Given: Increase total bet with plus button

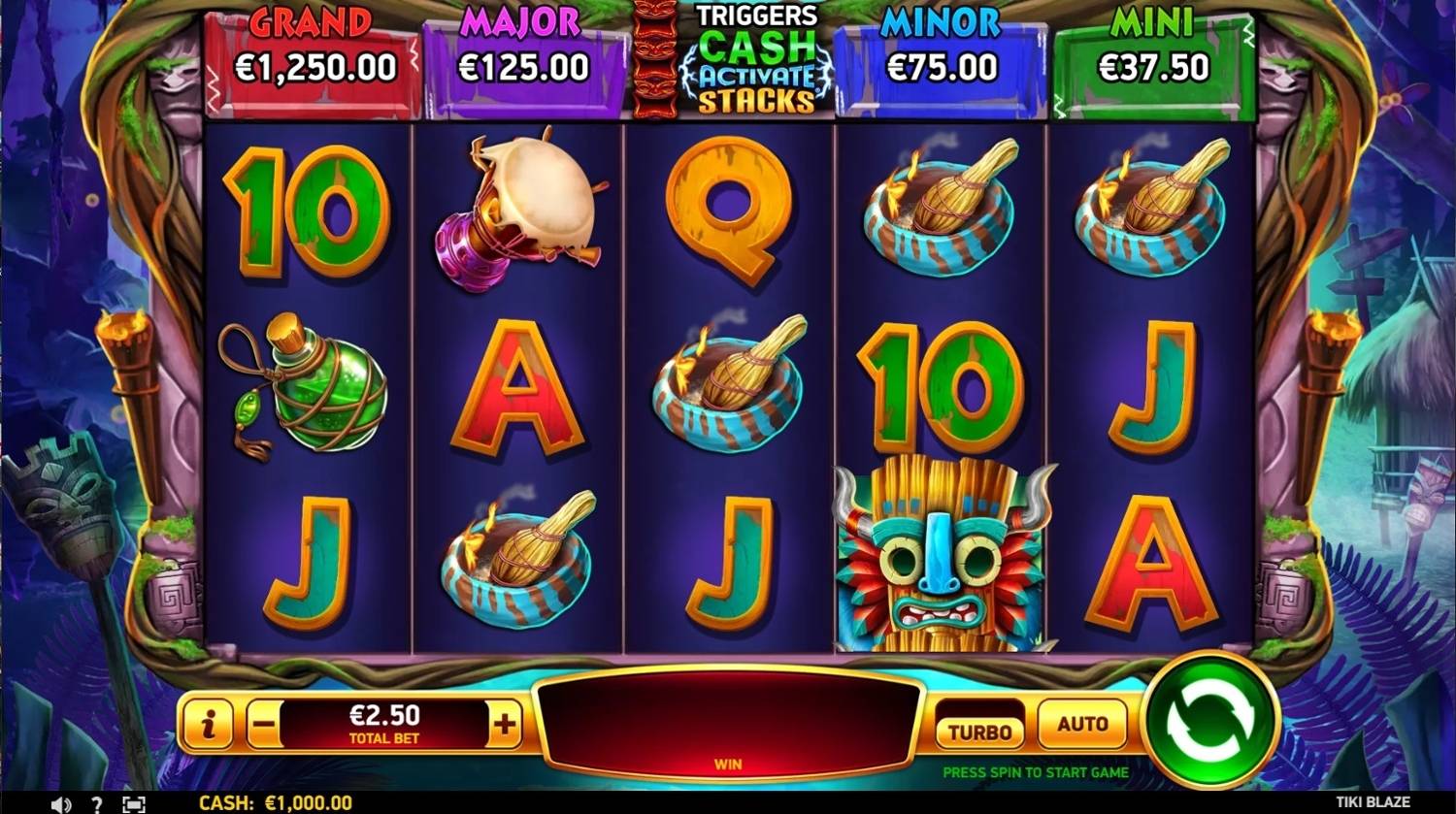Looking at the screenshot, I should coord(505,725).
